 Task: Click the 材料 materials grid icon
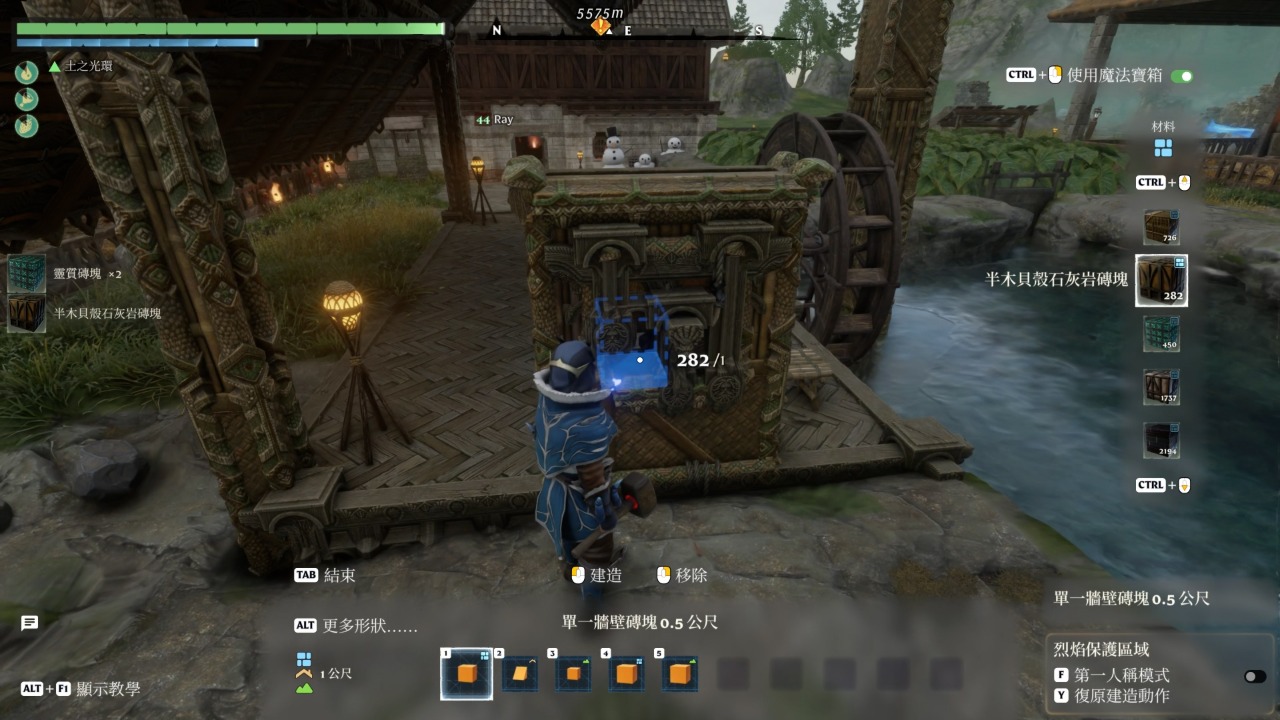(1163, 148)
